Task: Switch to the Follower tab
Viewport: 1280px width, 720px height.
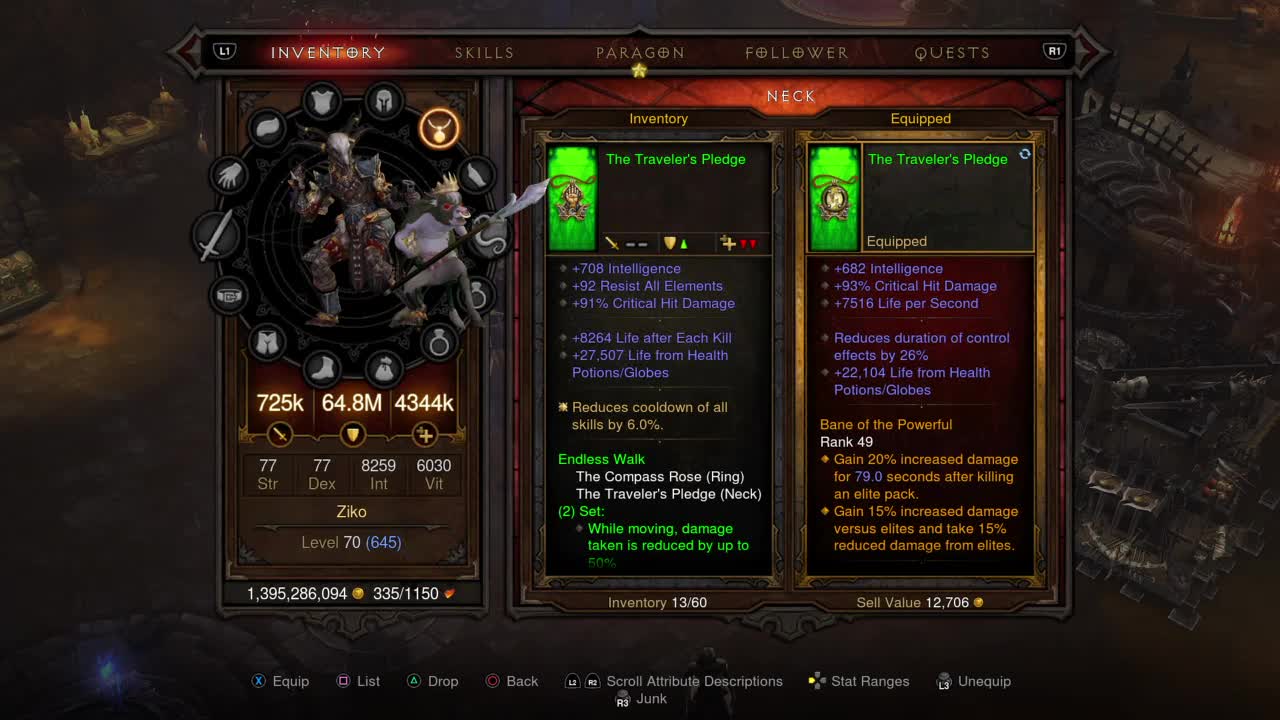Action: pyautogui.click(x=795, y=52)
